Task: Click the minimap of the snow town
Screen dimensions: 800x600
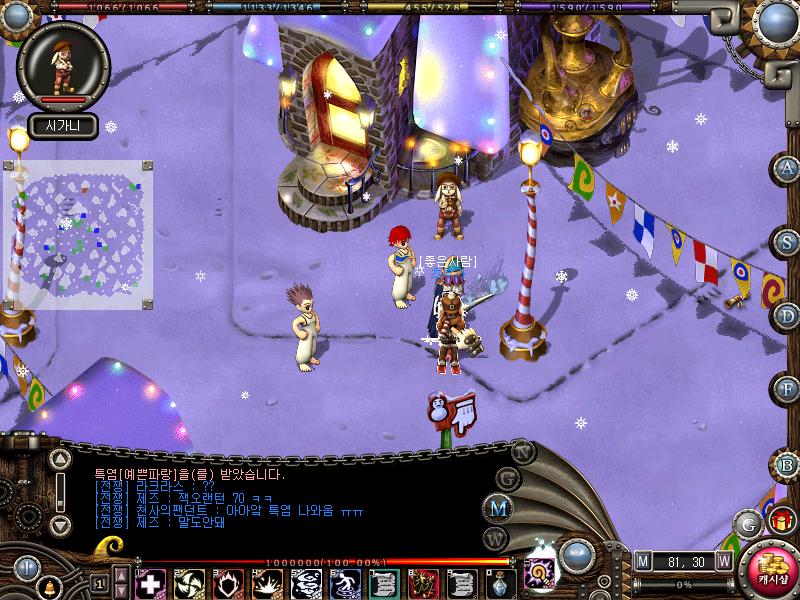Action: point(78,233)
